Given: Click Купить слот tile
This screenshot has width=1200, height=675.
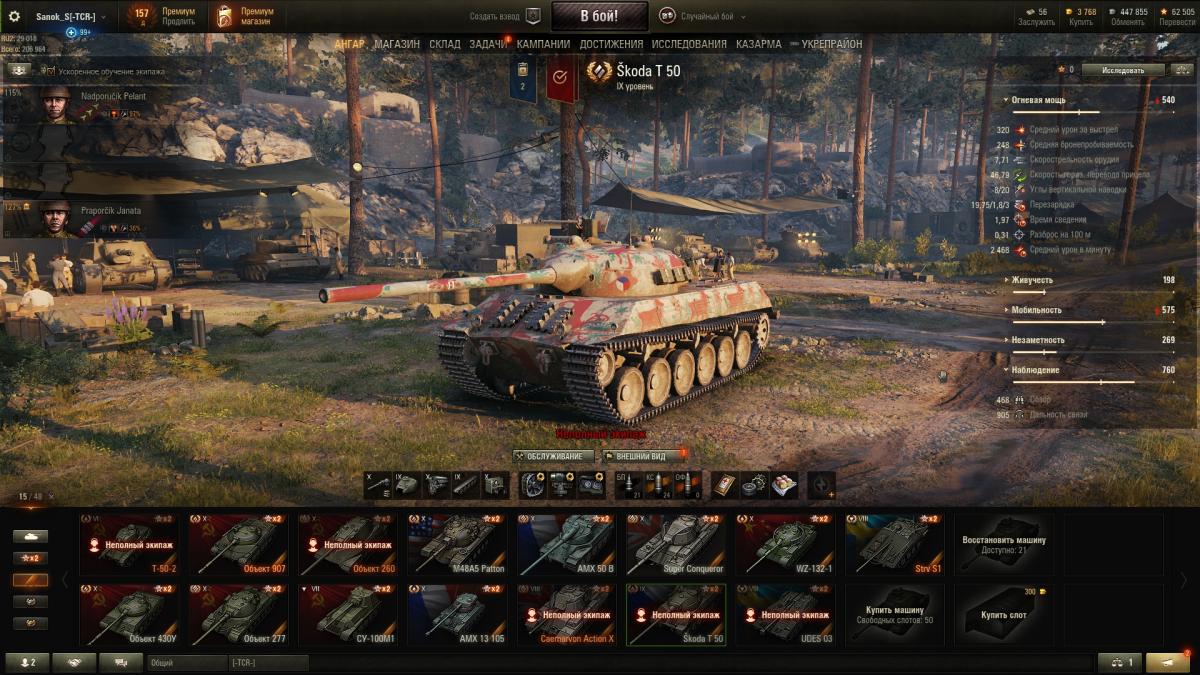Looking at the screenshot, I should pos(1003,615).
